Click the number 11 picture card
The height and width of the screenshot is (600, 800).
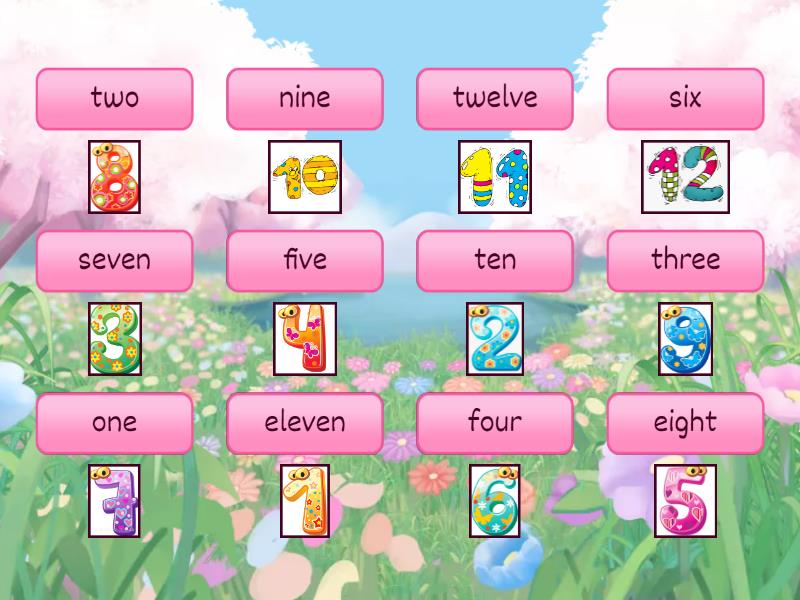click(x=495, y=177)
